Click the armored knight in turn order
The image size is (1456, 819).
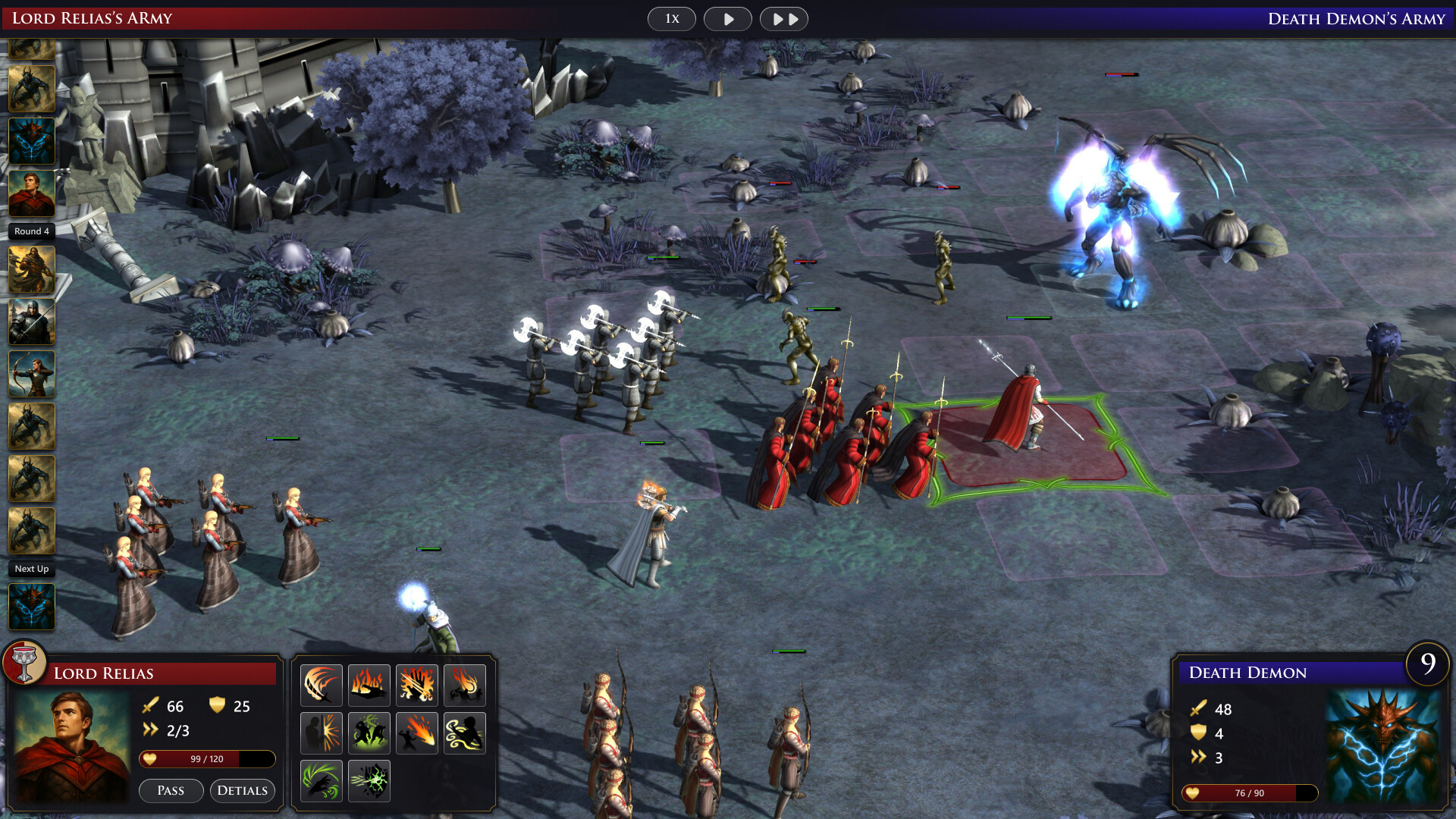click(31, 322)
